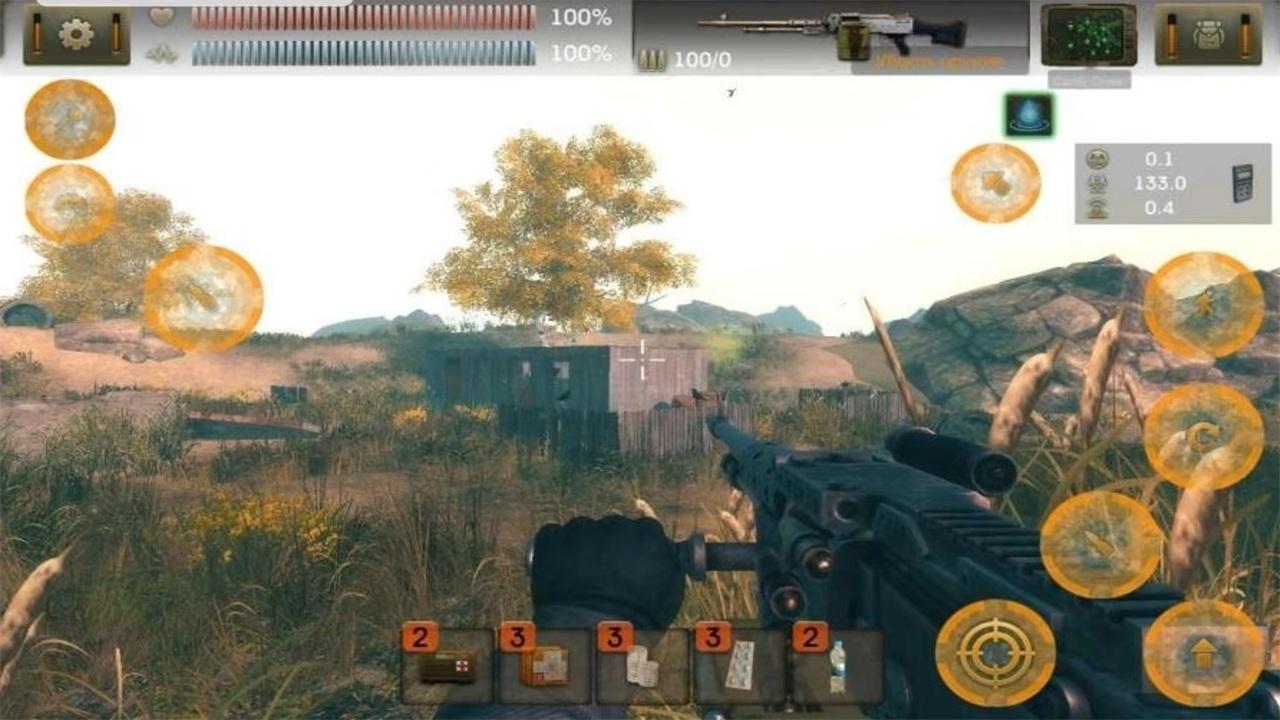Screen dimensions: 1280x720
Task: Open the green PDA radar screen
Action: [1090, 36]
